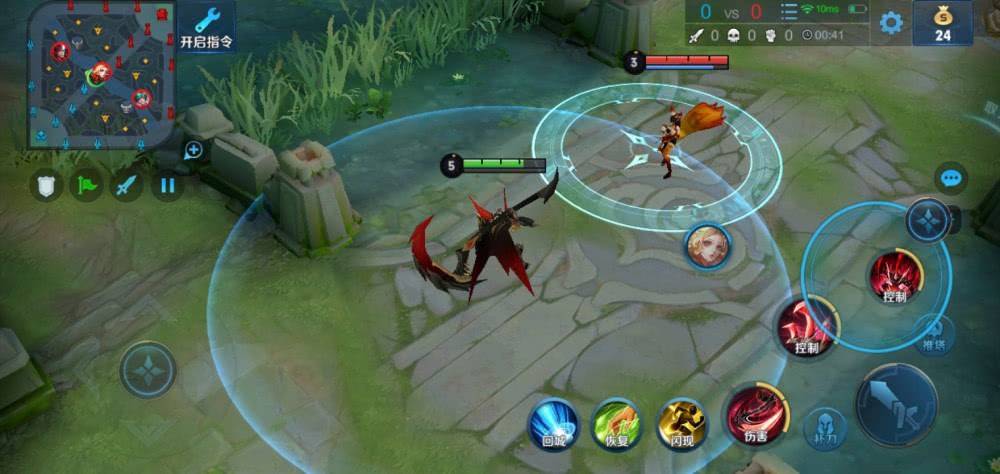1000x474 pixels.
Task: Activate the 恢复 restore spell
Action: click(x=616, y=422)
